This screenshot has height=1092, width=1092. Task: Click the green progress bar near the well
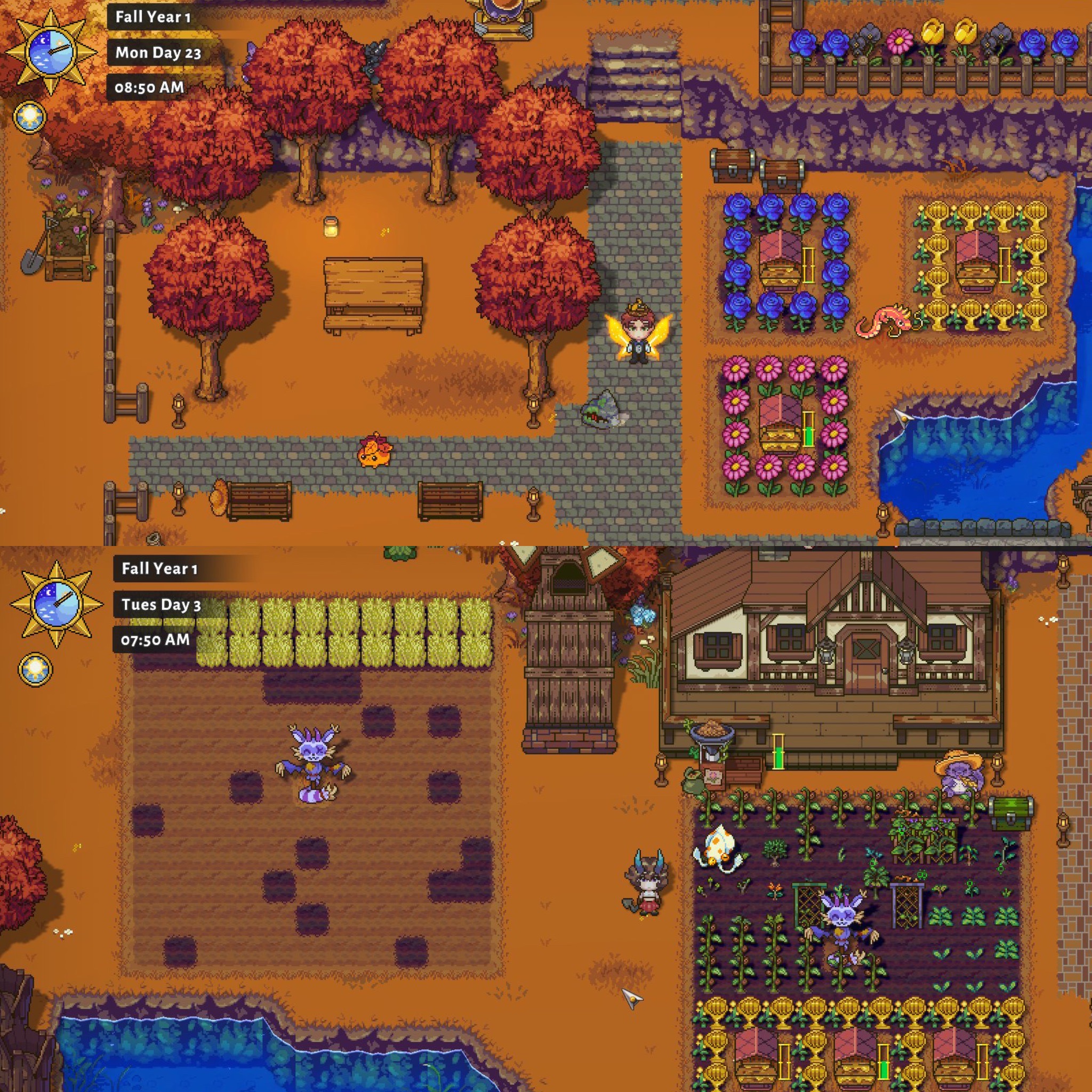tap(780, 752)
